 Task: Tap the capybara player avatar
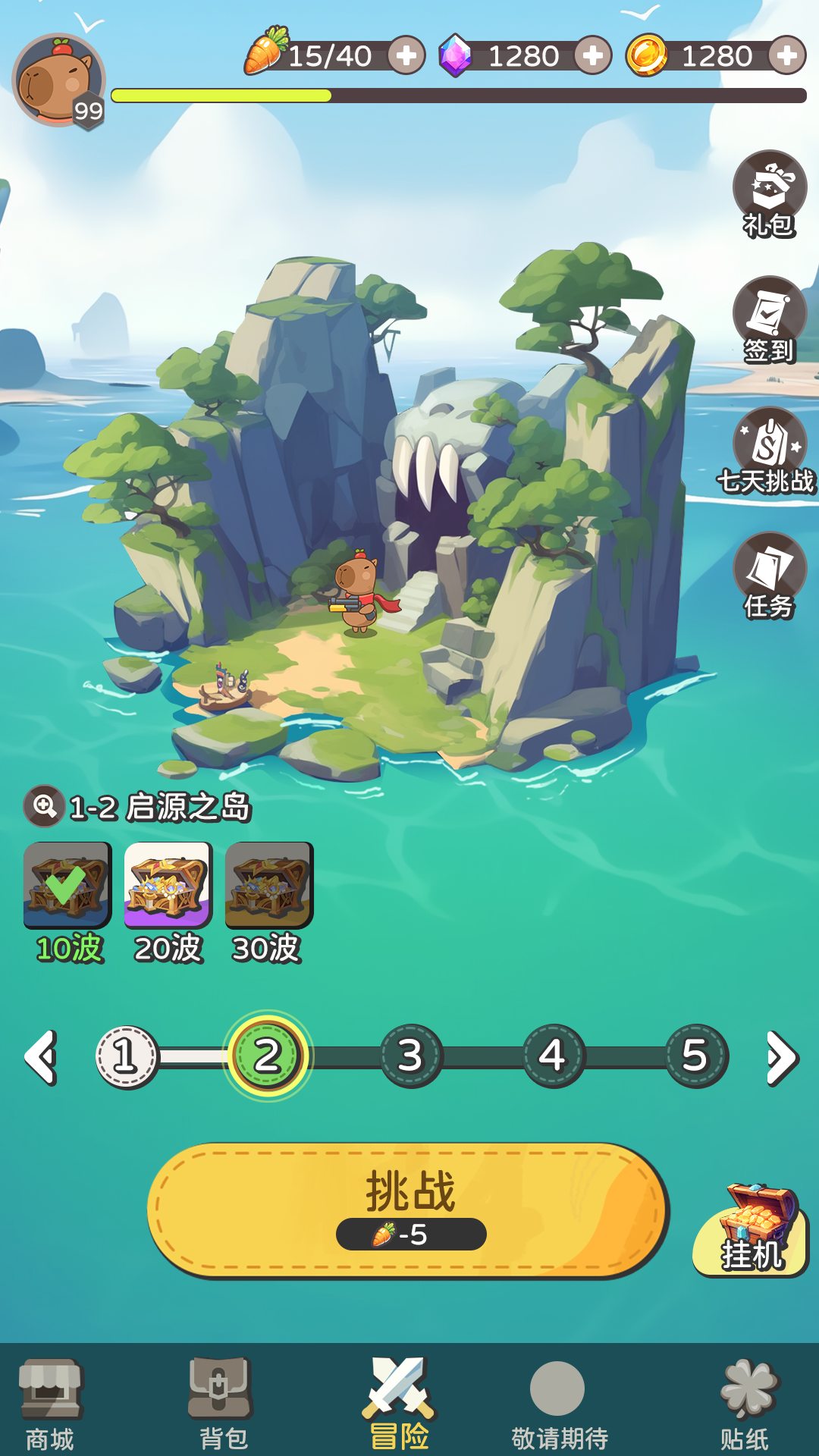(58, 80)
